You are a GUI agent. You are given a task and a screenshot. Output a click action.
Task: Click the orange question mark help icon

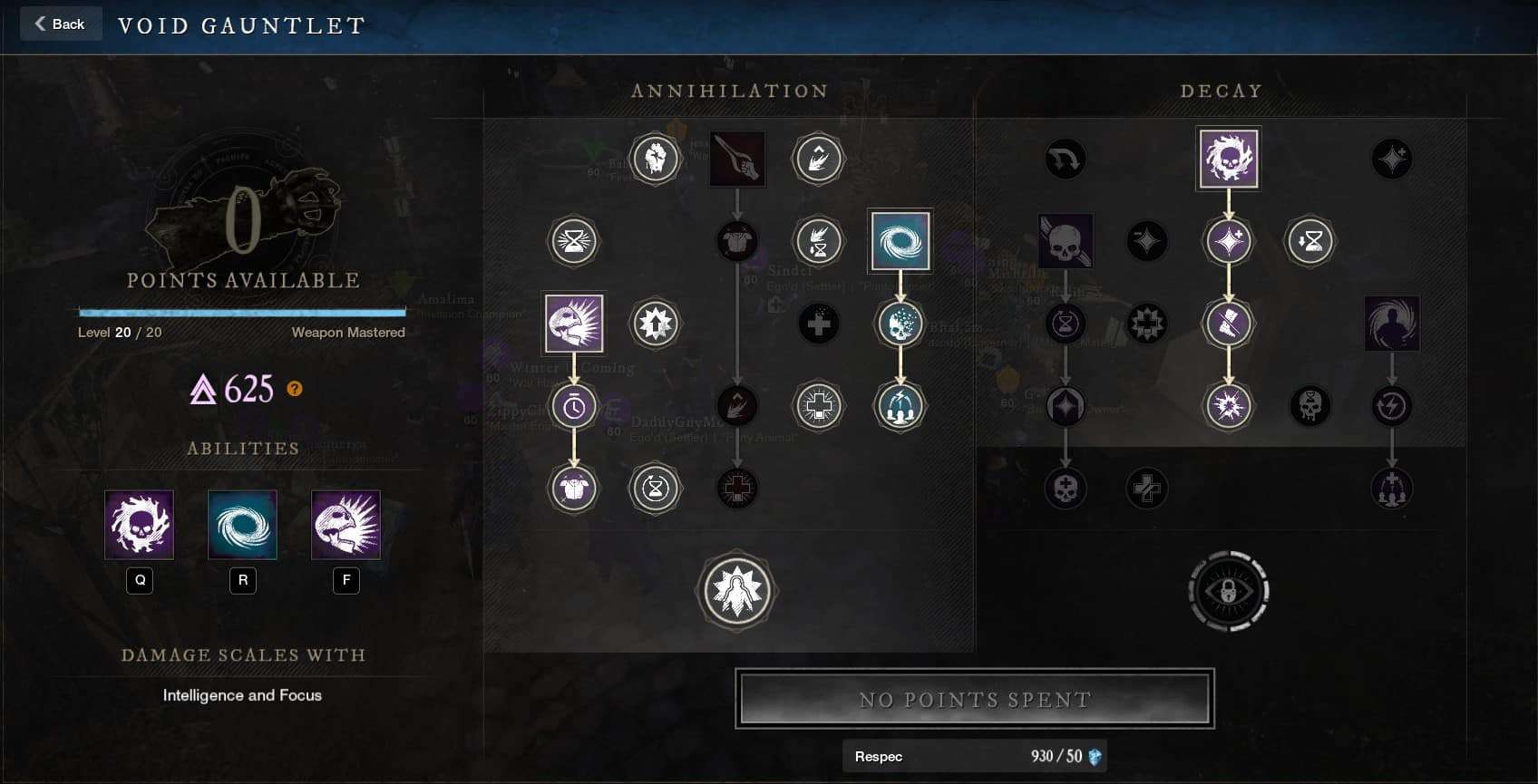point(295,389)
